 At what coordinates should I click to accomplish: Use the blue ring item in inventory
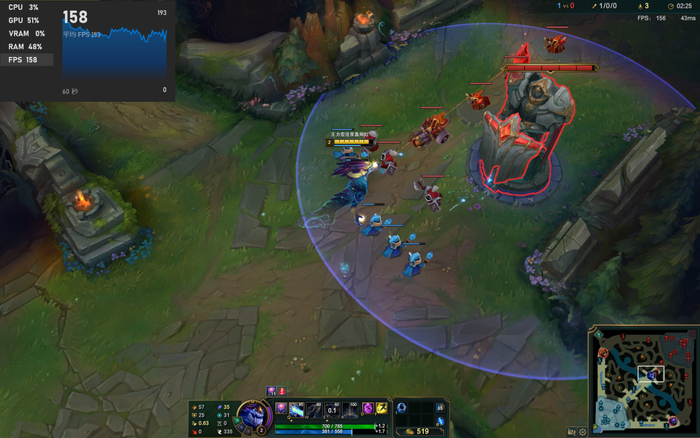pos(402,408)
